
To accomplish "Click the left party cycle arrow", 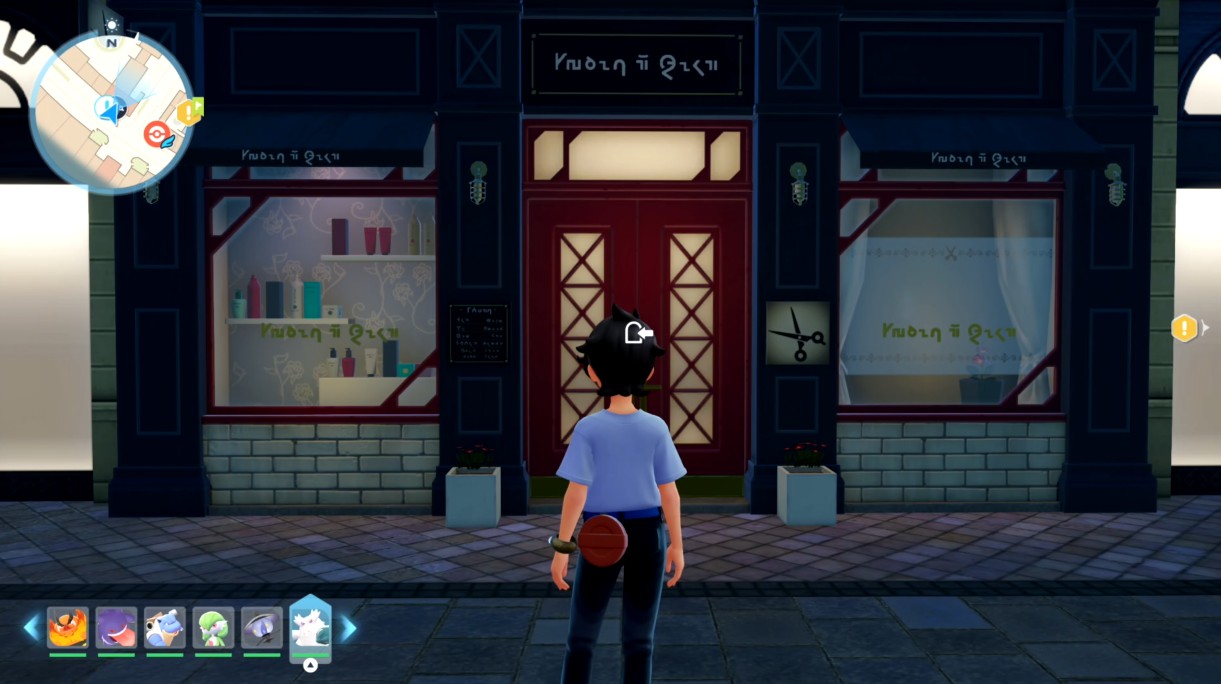I will (x=31, y=628).
